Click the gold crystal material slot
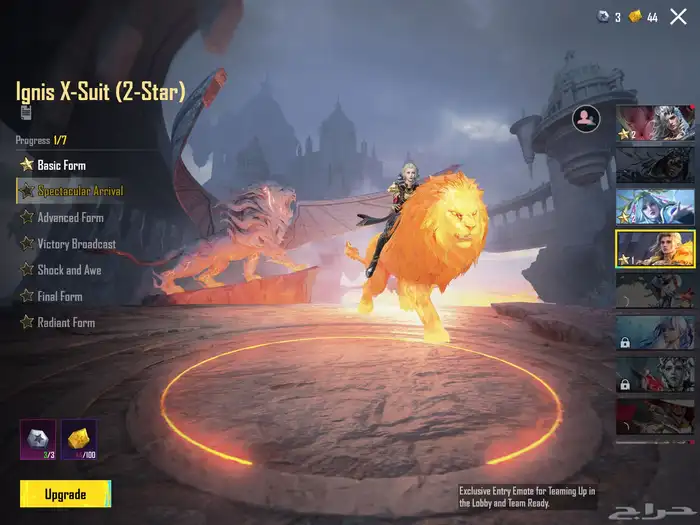This screenshot has height=525, width=700. click(x=79, y=439)
